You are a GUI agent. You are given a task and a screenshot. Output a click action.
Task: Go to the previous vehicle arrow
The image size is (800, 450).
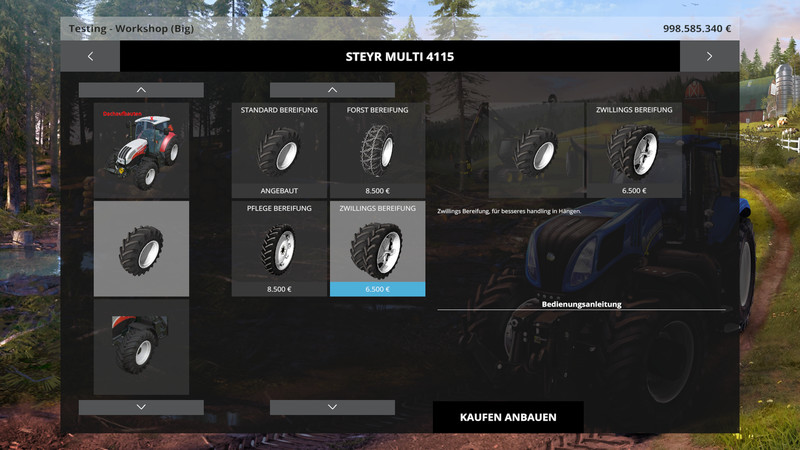[x=90, y=56]
